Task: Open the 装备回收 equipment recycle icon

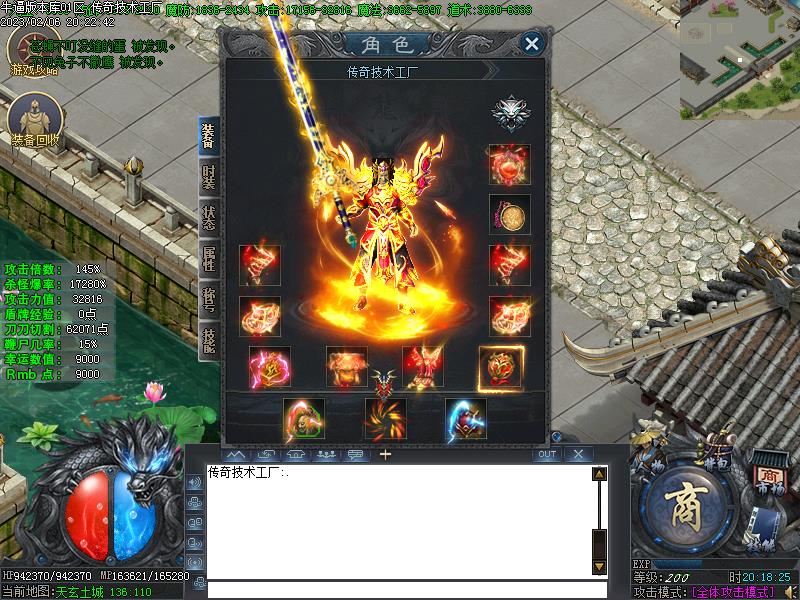Action: [x=35, y=122]
